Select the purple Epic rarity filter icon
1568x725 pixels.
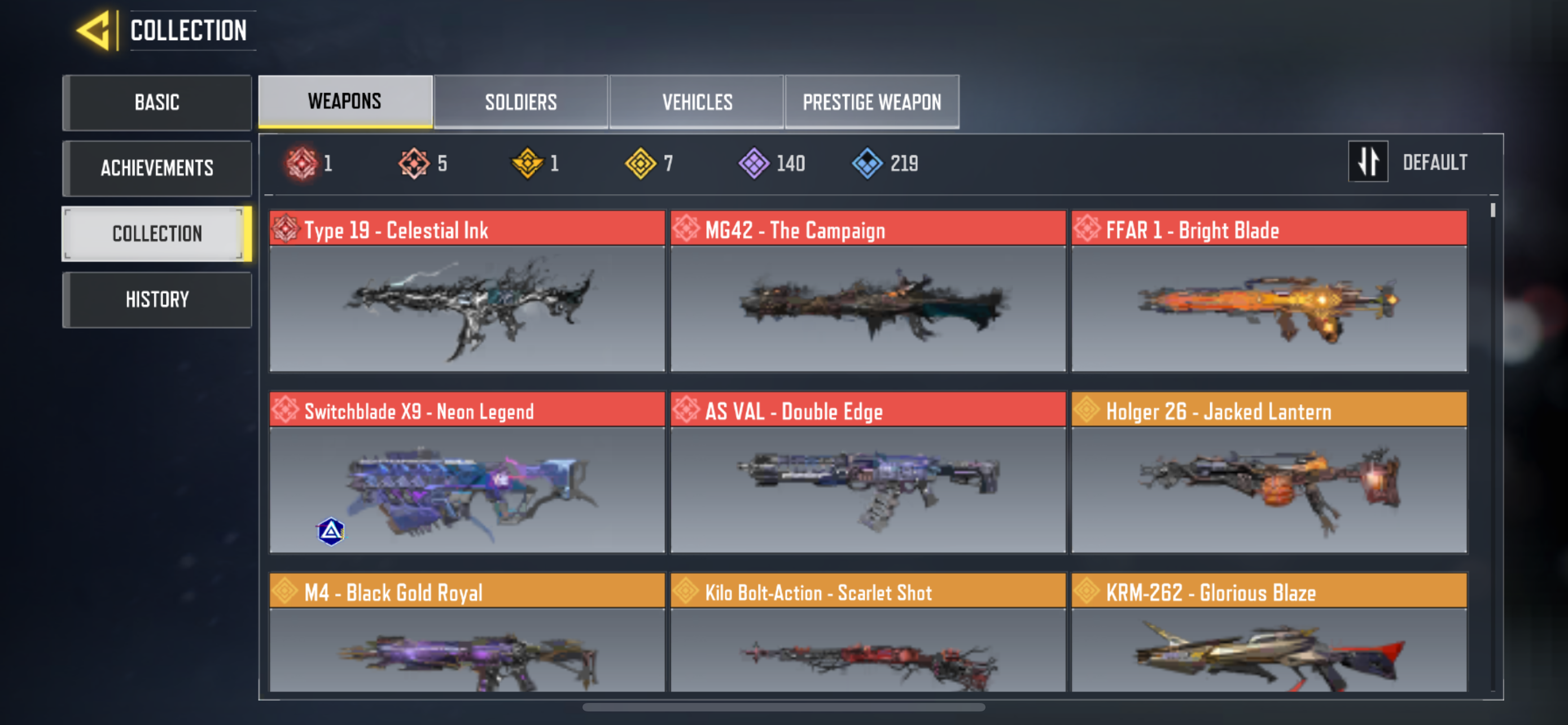(754, 162)
